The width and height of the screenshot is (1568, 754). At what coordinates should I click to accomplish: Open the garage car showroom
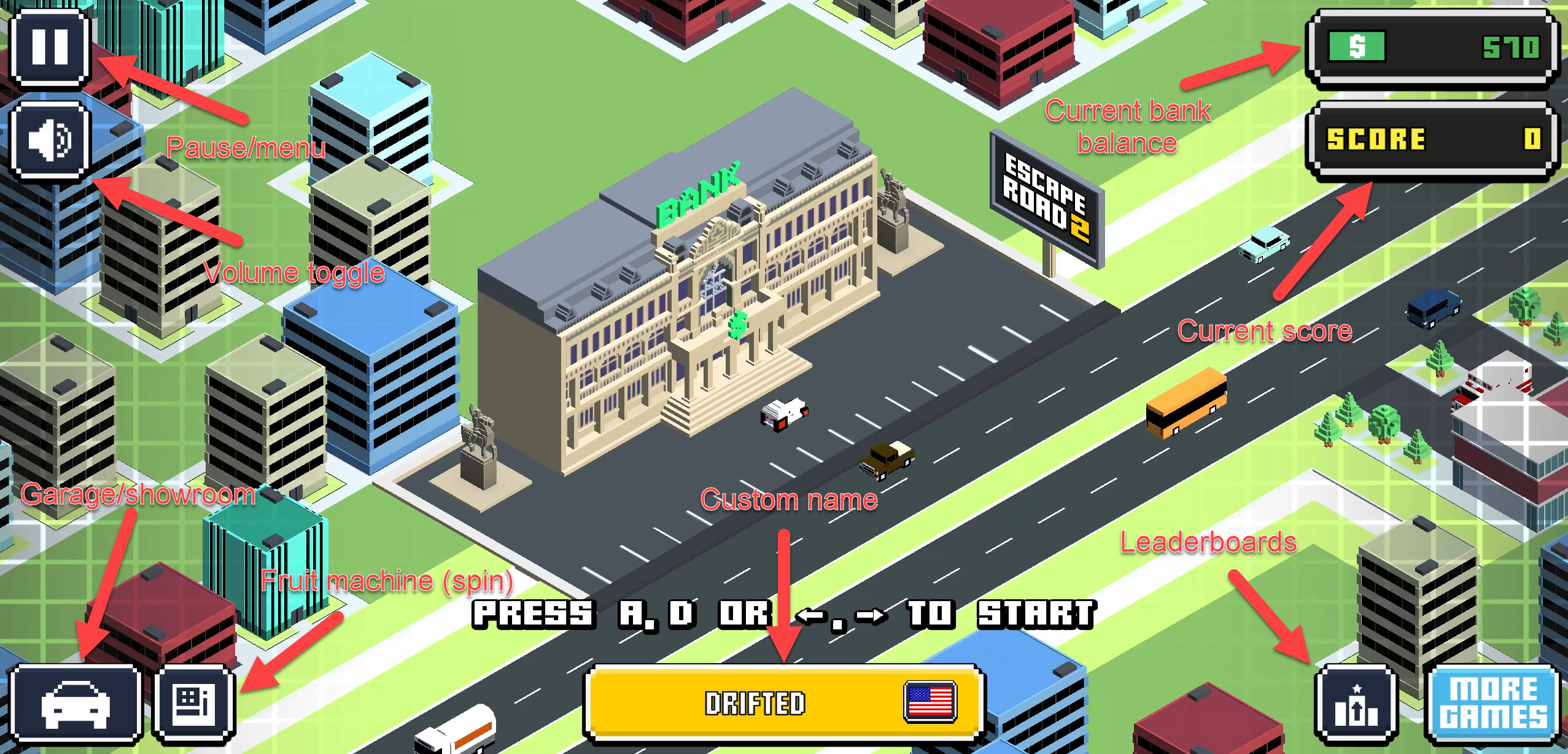click(x=75, y=703)
